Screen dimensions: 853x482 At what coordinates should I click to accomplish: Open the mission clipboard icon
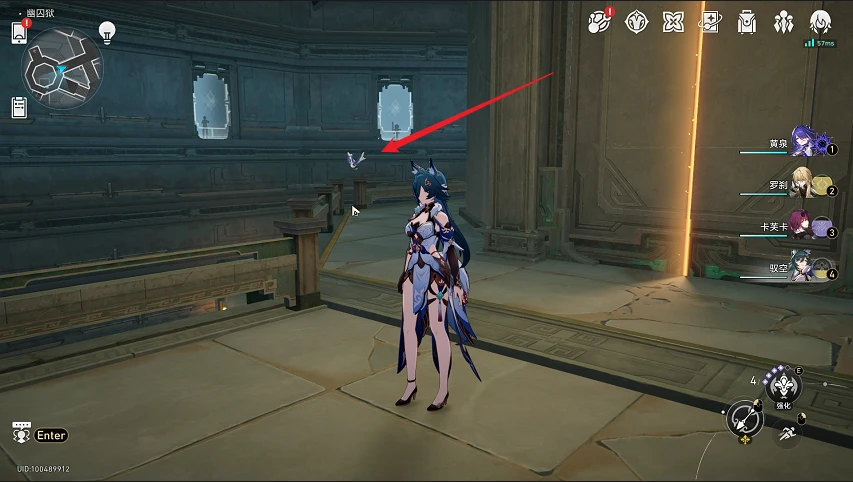(x=18, y=107)
